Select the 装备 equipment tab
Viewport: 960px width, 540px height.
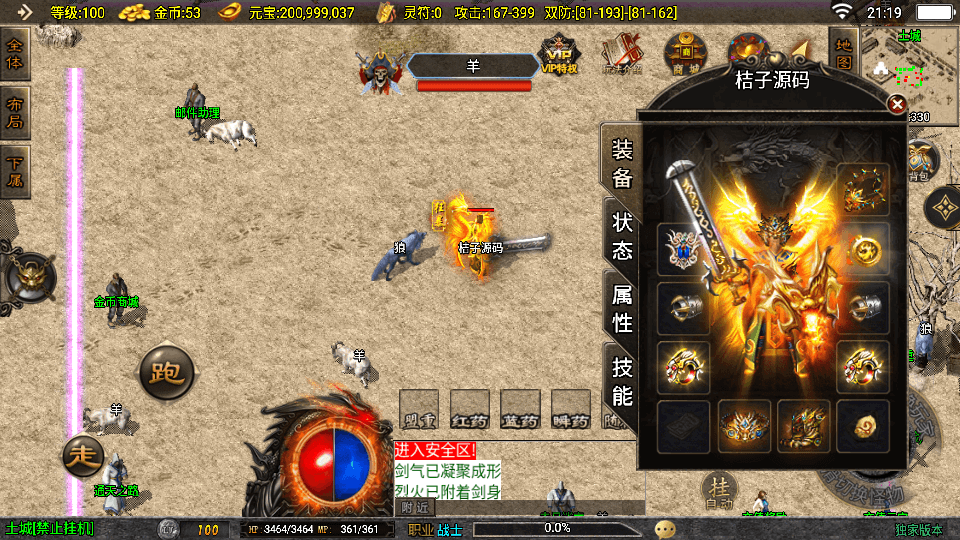pyautogui.click(x=622, y=164)
